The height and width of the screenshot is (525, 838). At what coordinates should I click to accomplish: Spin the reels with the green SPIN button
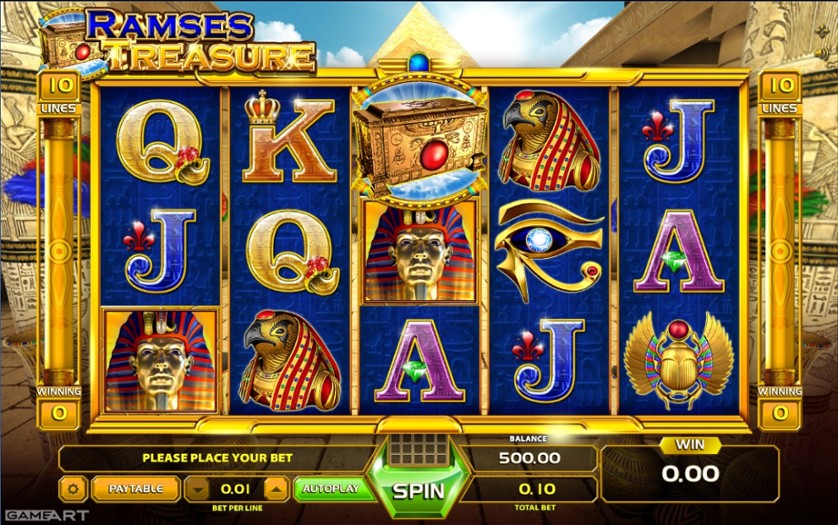pyautogui.click(x=417, y=492)
